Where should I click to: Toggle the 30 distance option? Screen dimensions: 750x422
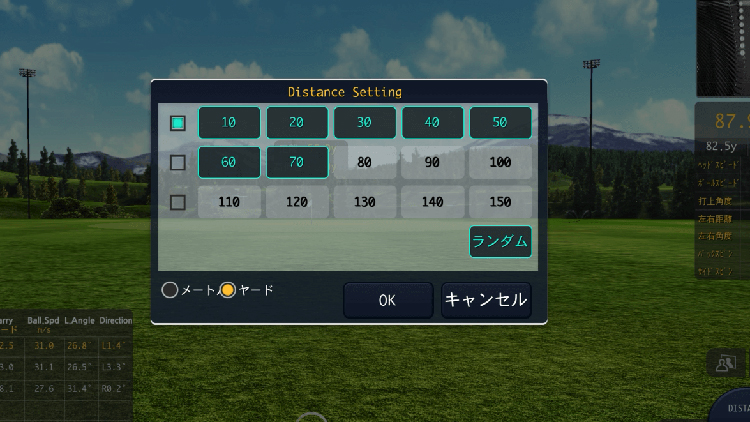(x=365, y=123)
